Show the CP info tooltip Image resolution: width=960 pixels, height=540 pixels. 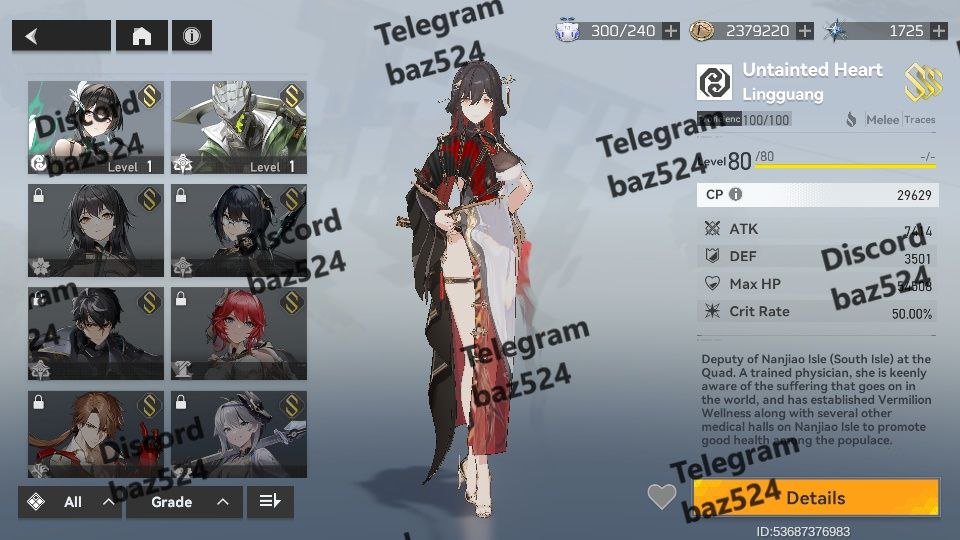click(x=736, y=195)
